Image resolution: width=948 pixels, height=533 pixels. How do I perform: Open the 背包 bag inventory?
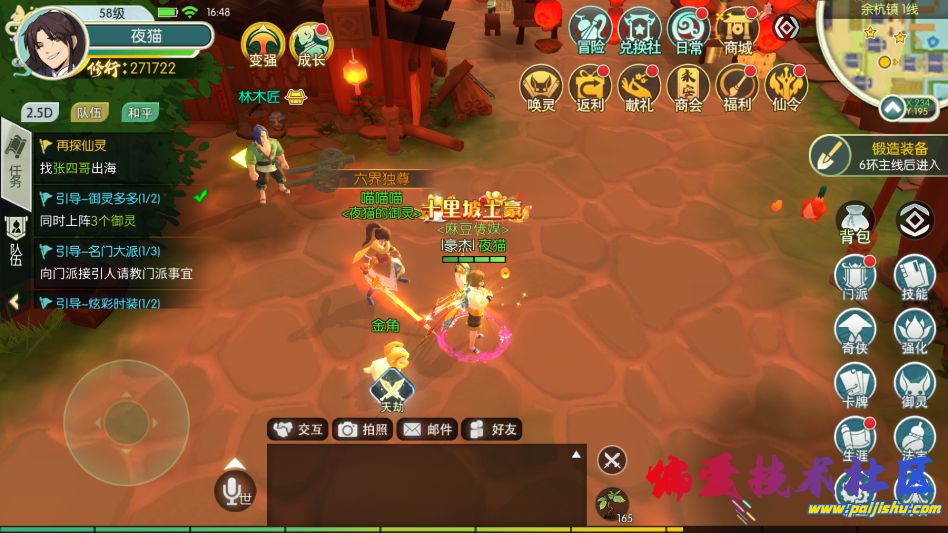coord(854,223)
